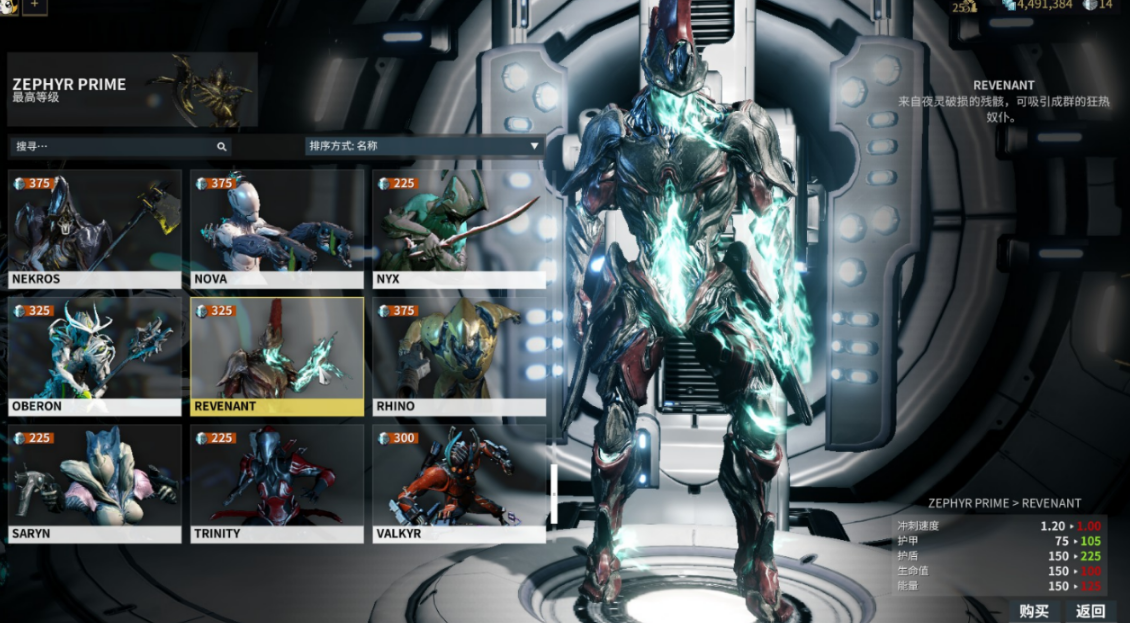Pick the Nyx warframe tile
The image size is (1130, 623).
458,228
